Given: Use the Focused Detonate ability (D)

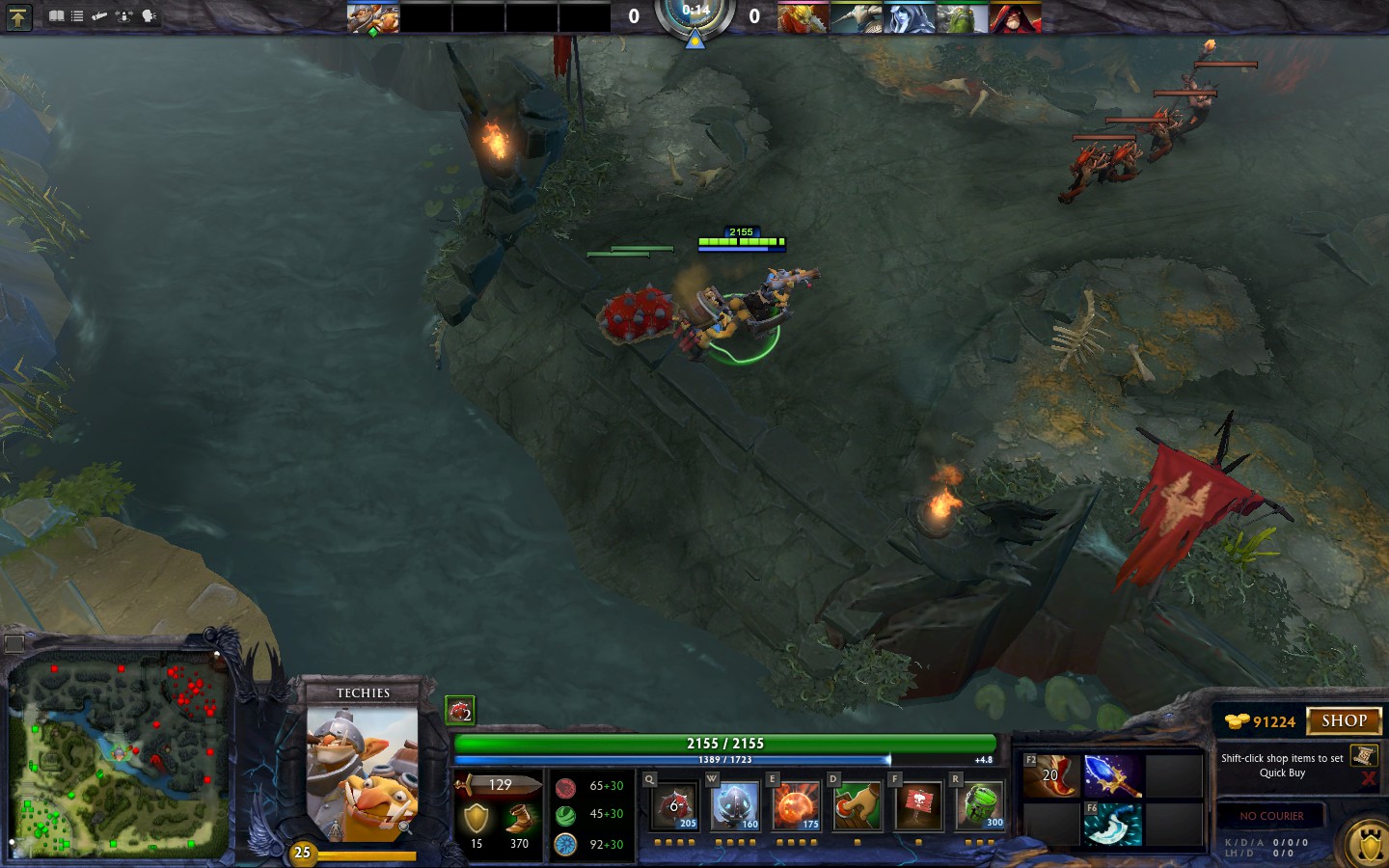Looking at the screenshot, I should [857, 806].
